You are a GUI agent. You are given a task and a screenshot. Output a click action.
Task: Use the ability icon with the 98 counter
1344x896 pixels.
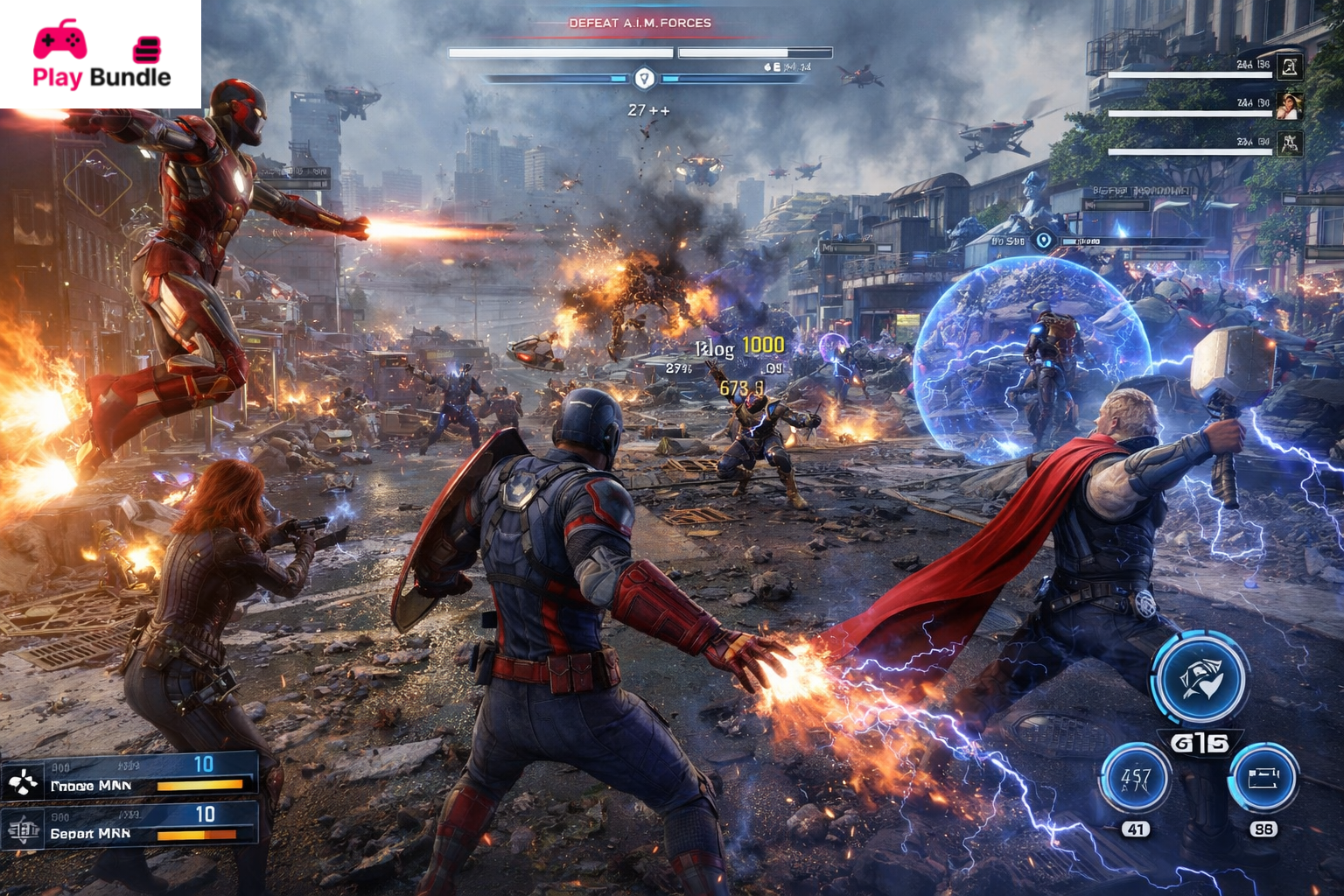1263,778
